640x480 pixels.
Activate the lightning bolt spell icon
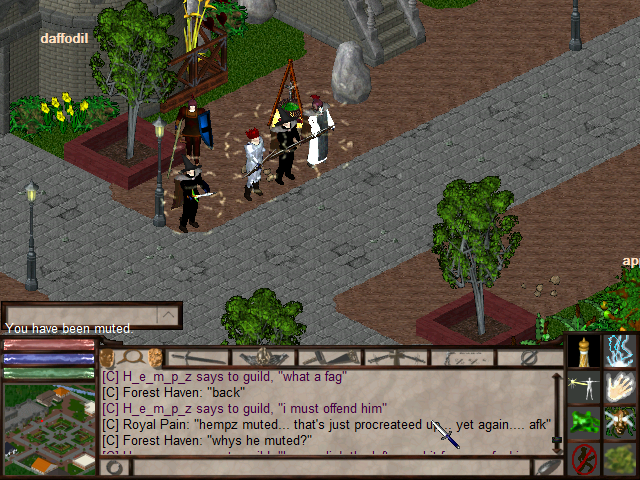pos(620,351)
